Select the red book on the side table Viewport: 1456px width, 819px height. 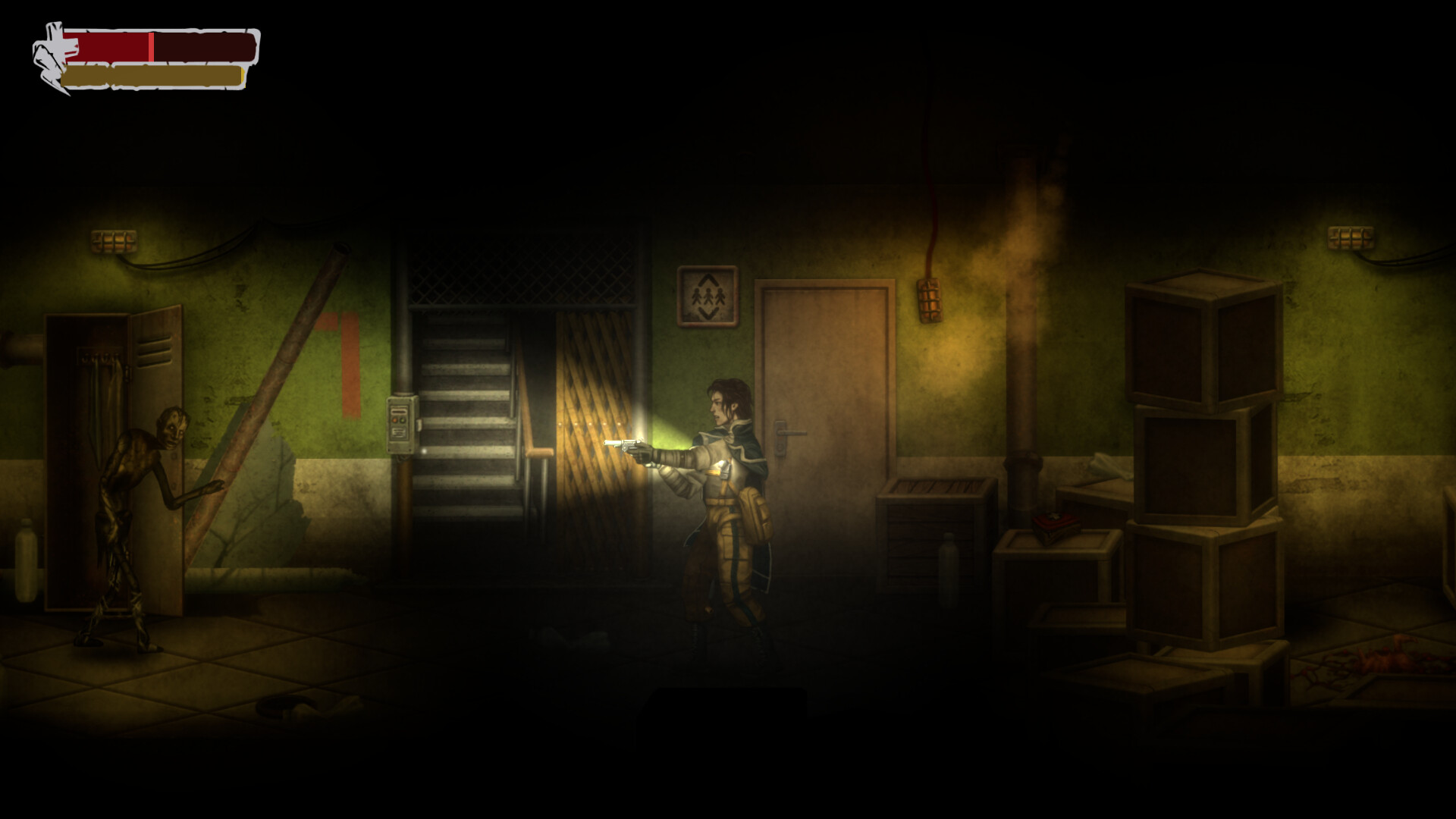tap(1057, 523)
